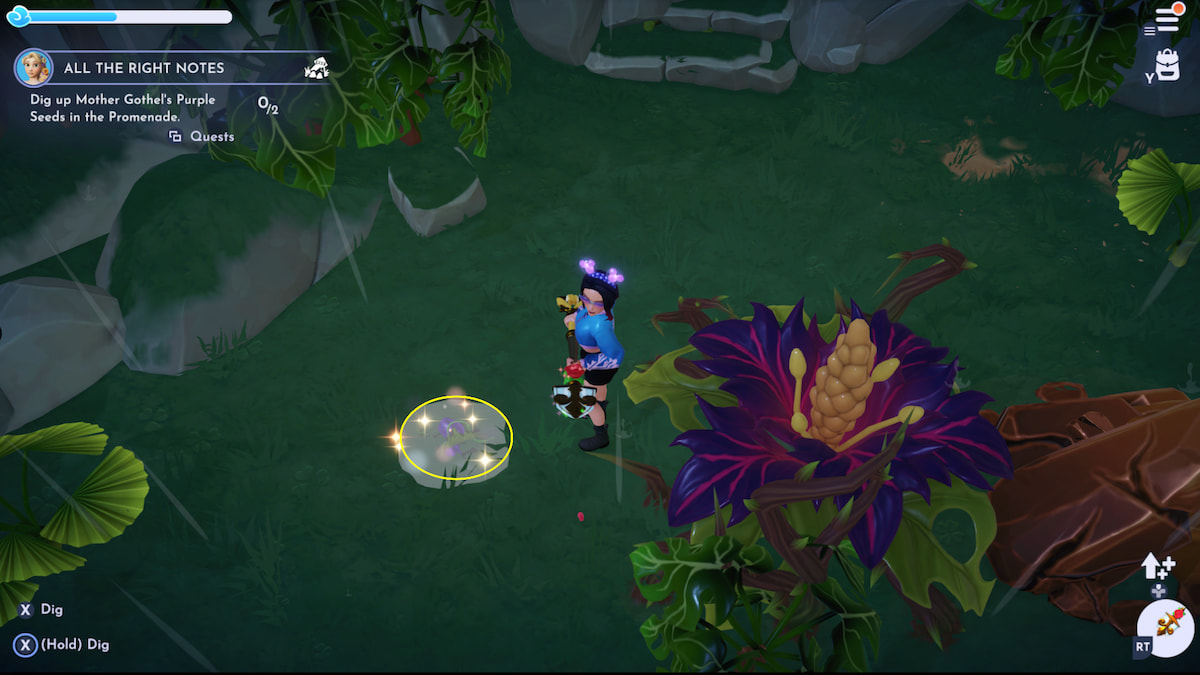The height and width of the screenshot is (675, 1200).
Task: Show the active buffs arrow icon
Action: [1156, 566]
